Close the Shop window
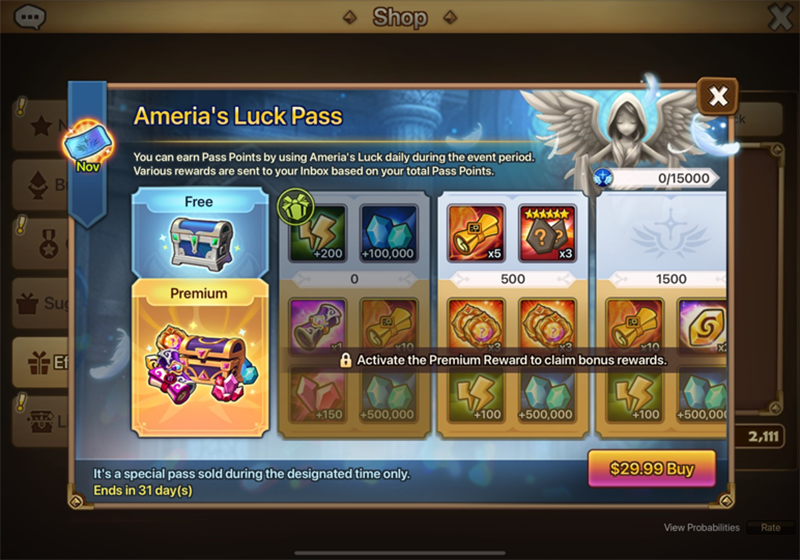This screenshot has height=560, width=800. click(779, 17)
